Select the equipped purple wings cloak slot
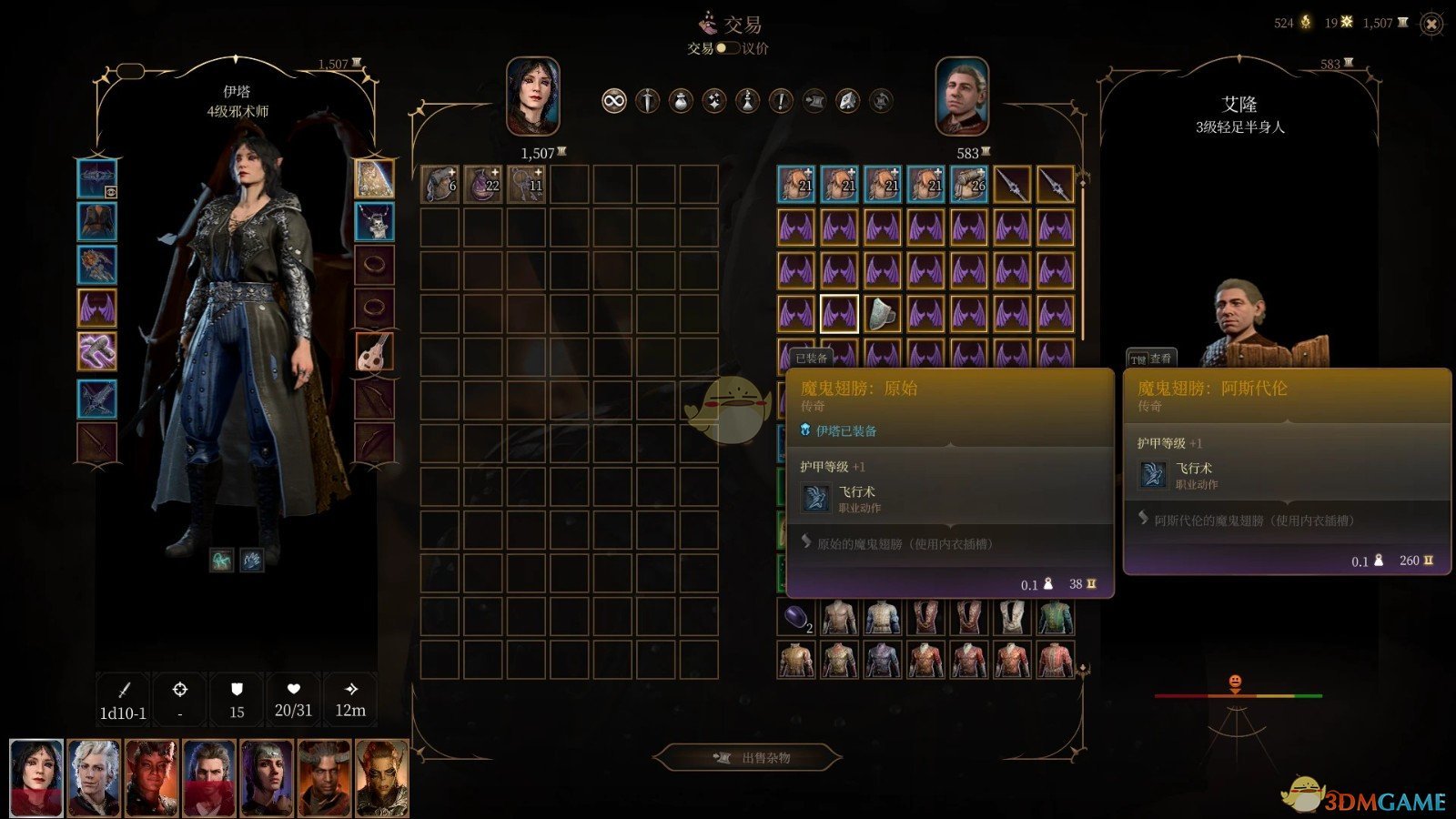 click(96, 308)
